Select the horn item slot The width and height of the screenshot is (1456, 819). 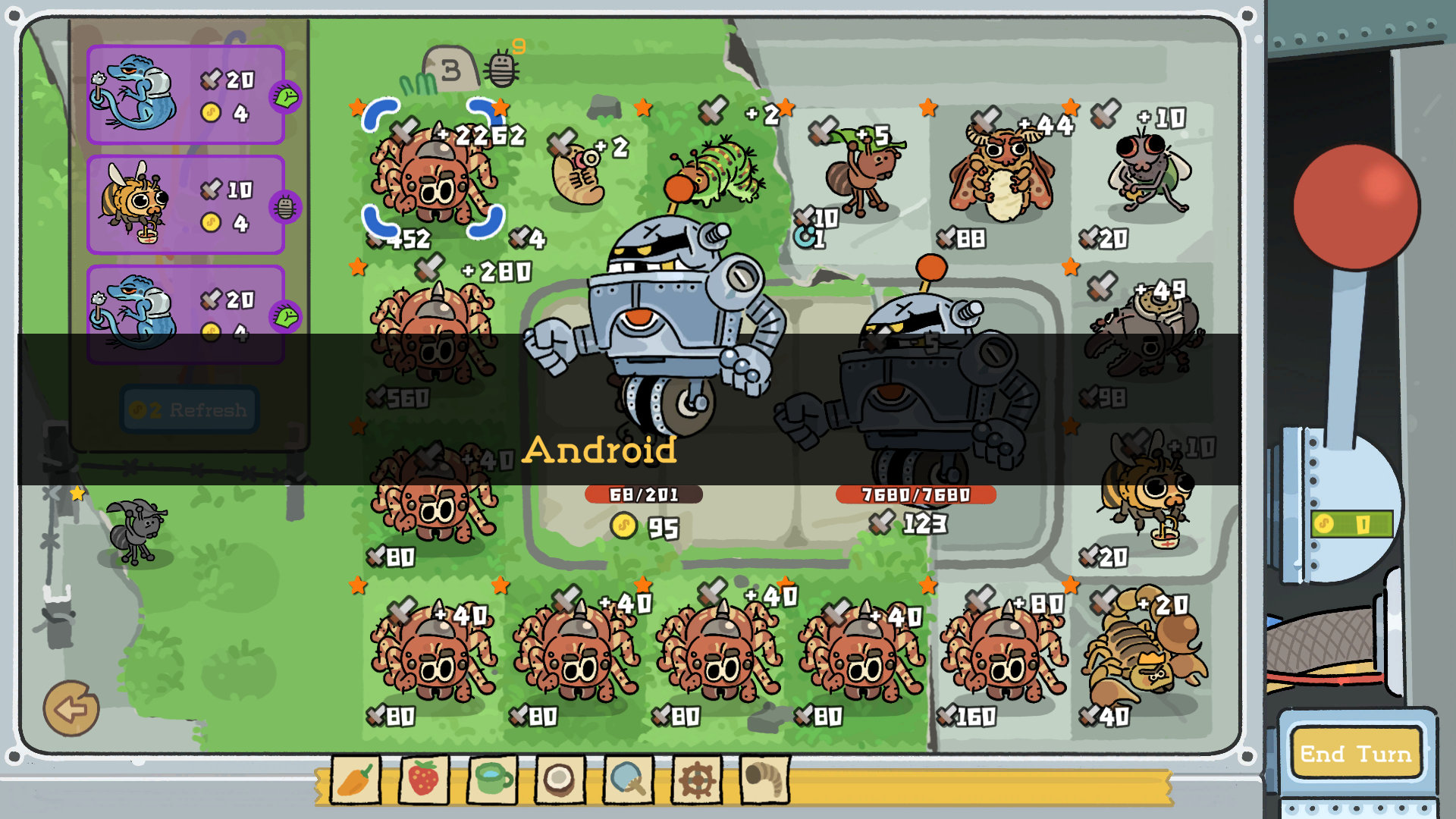pyautogui.click(x=764, y=780)
